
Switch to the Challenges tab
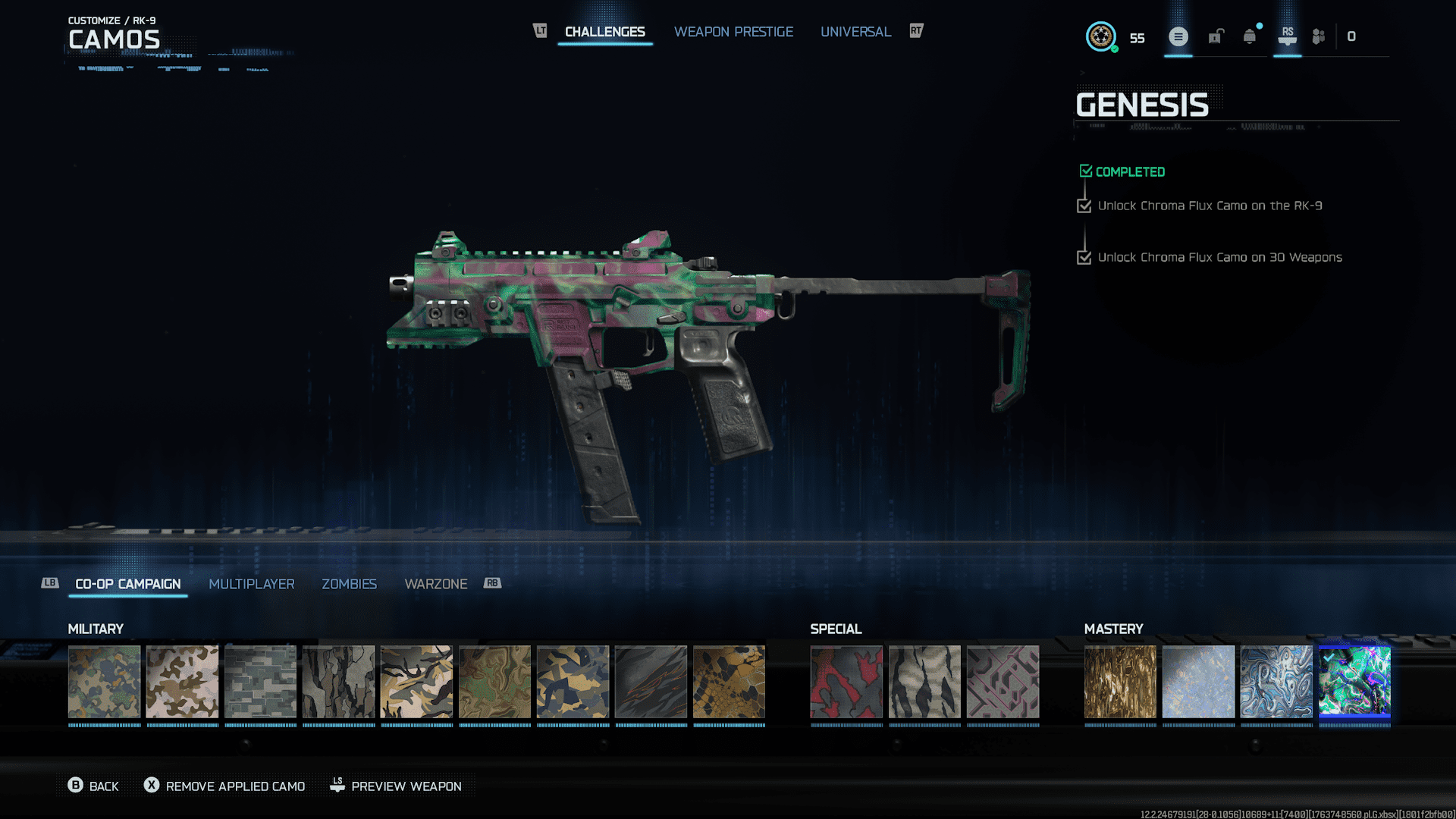point(604,32)
